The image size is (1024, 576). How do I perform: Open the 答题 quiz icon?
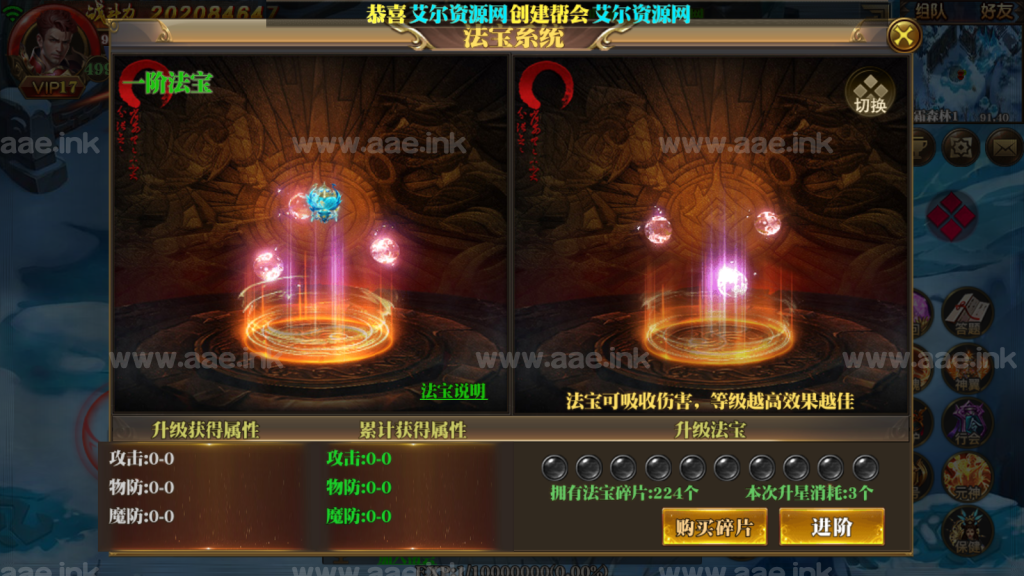(x=966, y=312)
